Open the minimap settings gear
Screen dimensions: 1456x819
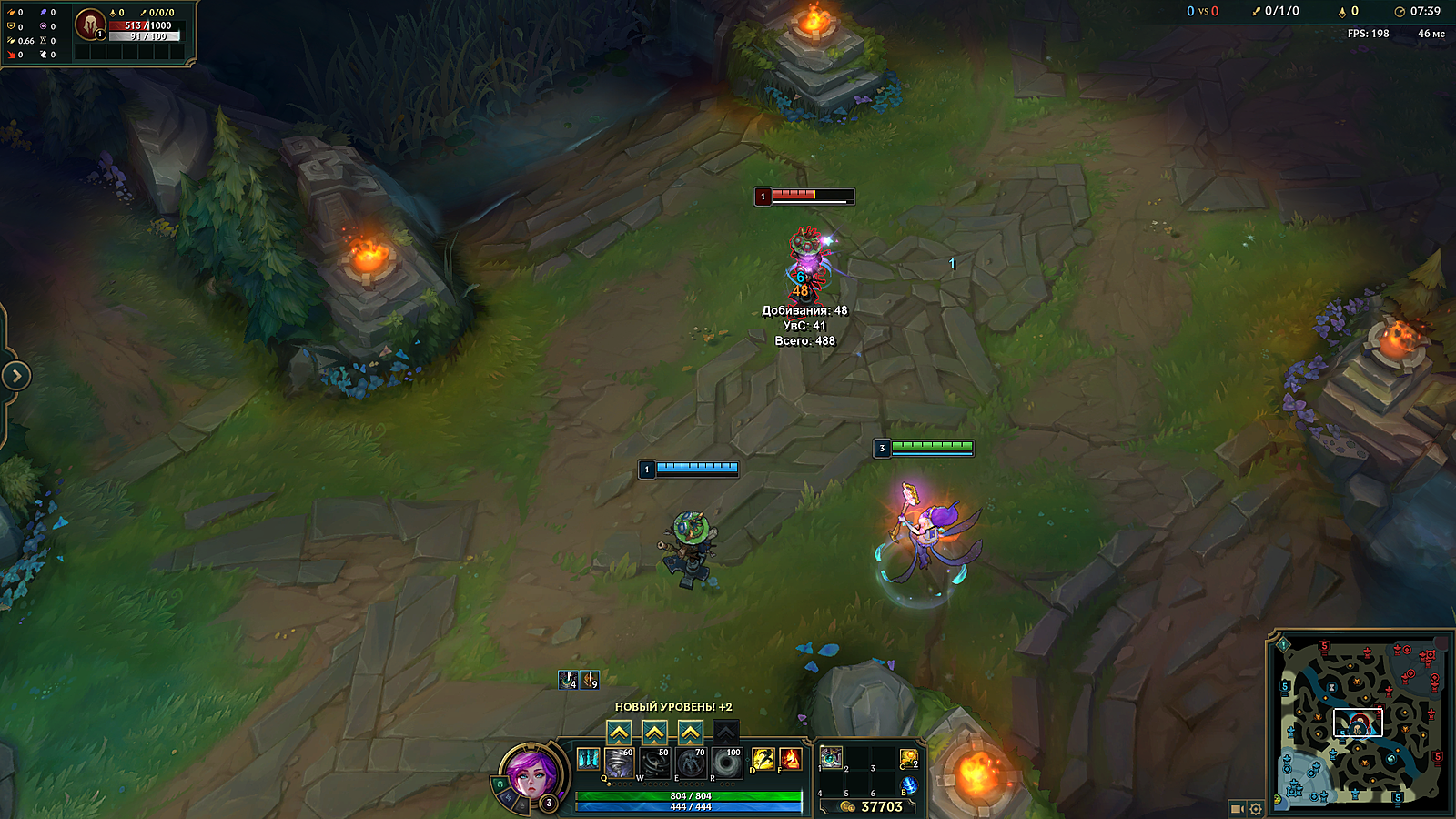(1256, 808)
